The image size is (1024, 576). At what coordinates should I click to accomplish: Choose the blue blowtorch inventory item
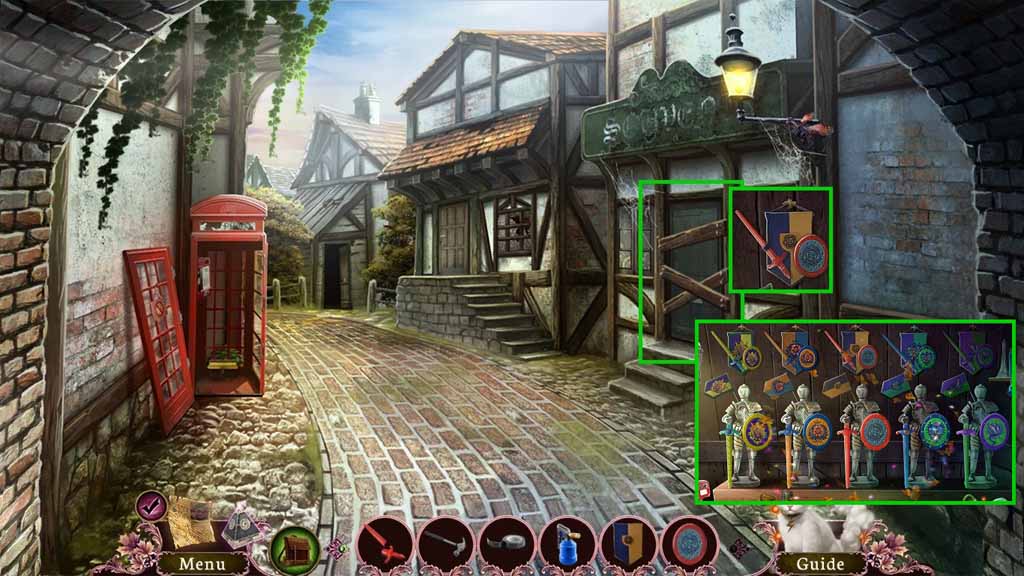click(567, 543)
